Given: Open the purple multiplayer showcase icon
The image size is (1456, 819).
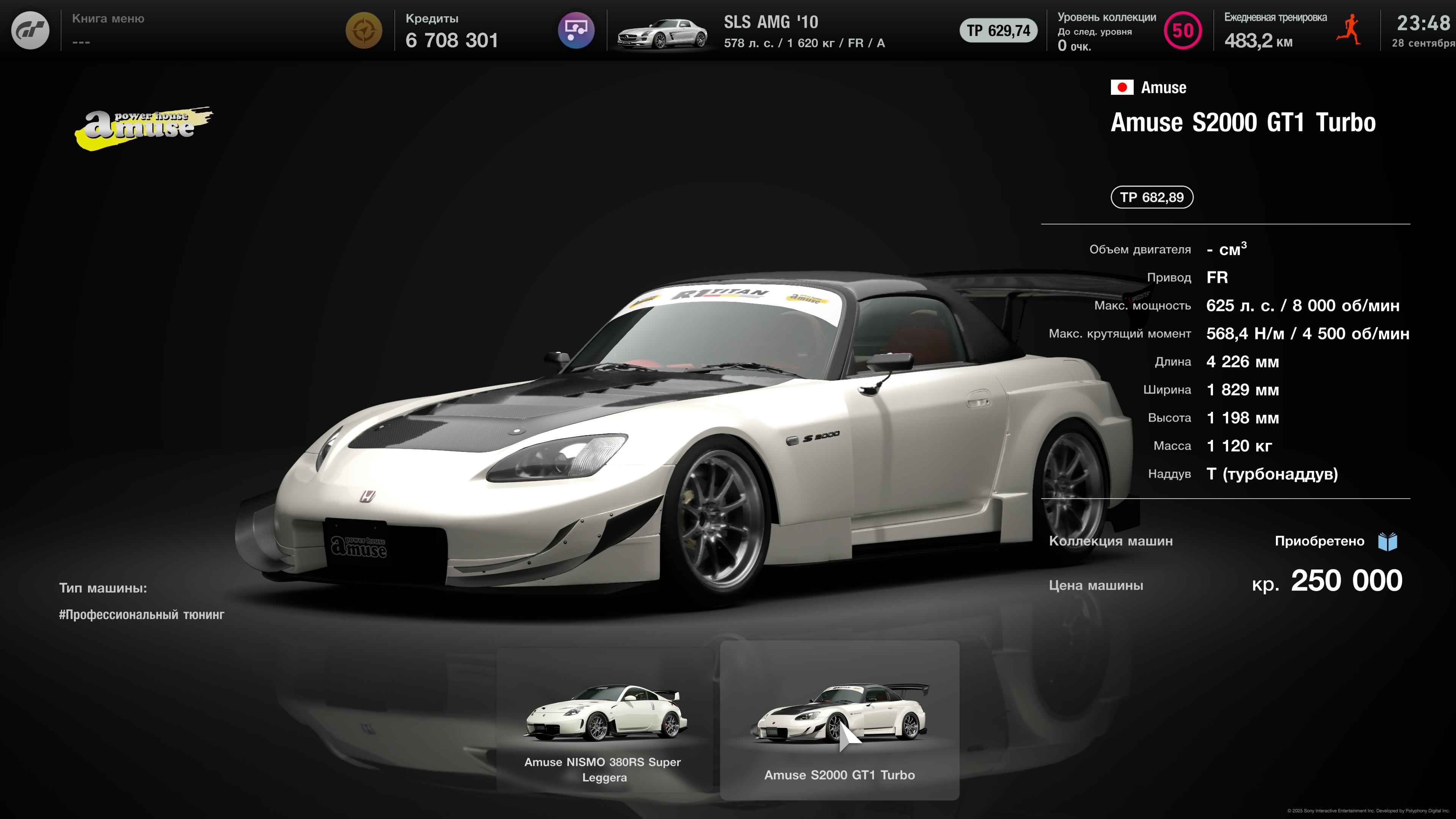Looking at the screenshot, I should [x=576, y=30].
